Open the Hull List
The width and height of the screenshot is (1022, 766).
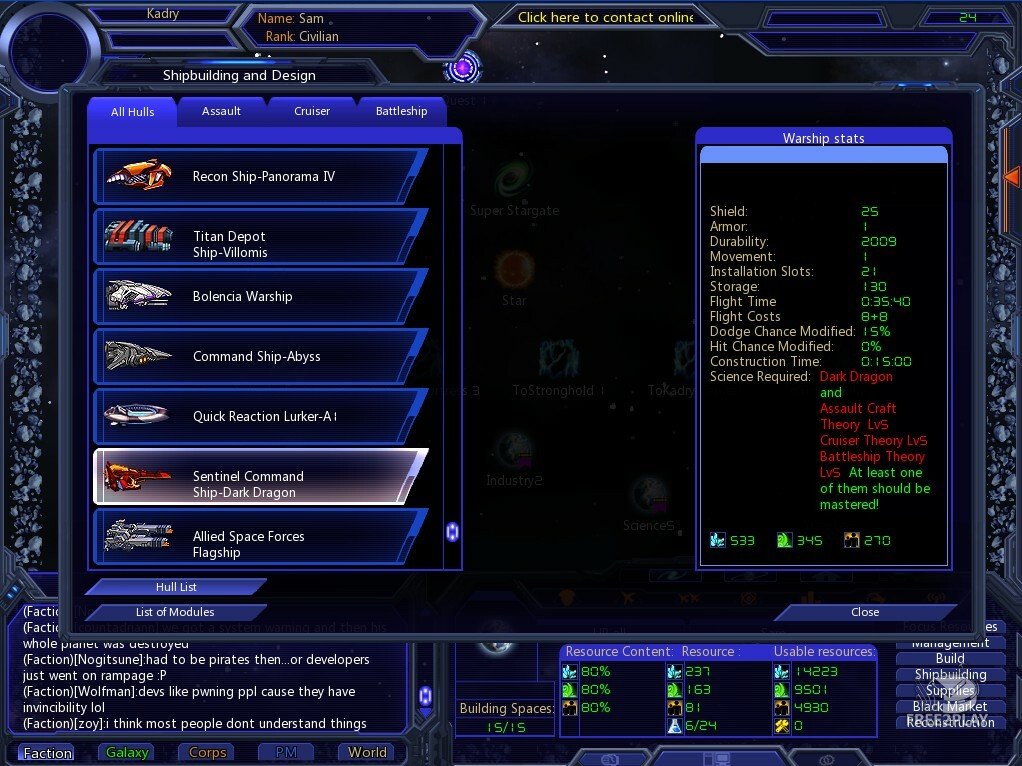tap(176, 587)
